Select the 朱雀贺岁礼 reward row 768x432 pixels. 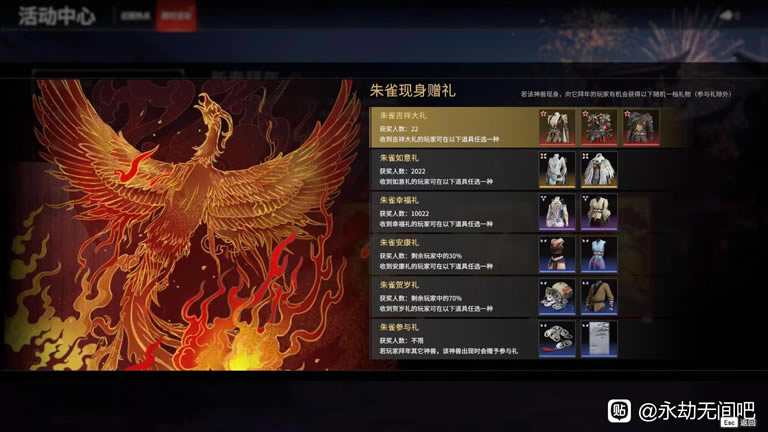pyautogui.click(x=452, y=297)
